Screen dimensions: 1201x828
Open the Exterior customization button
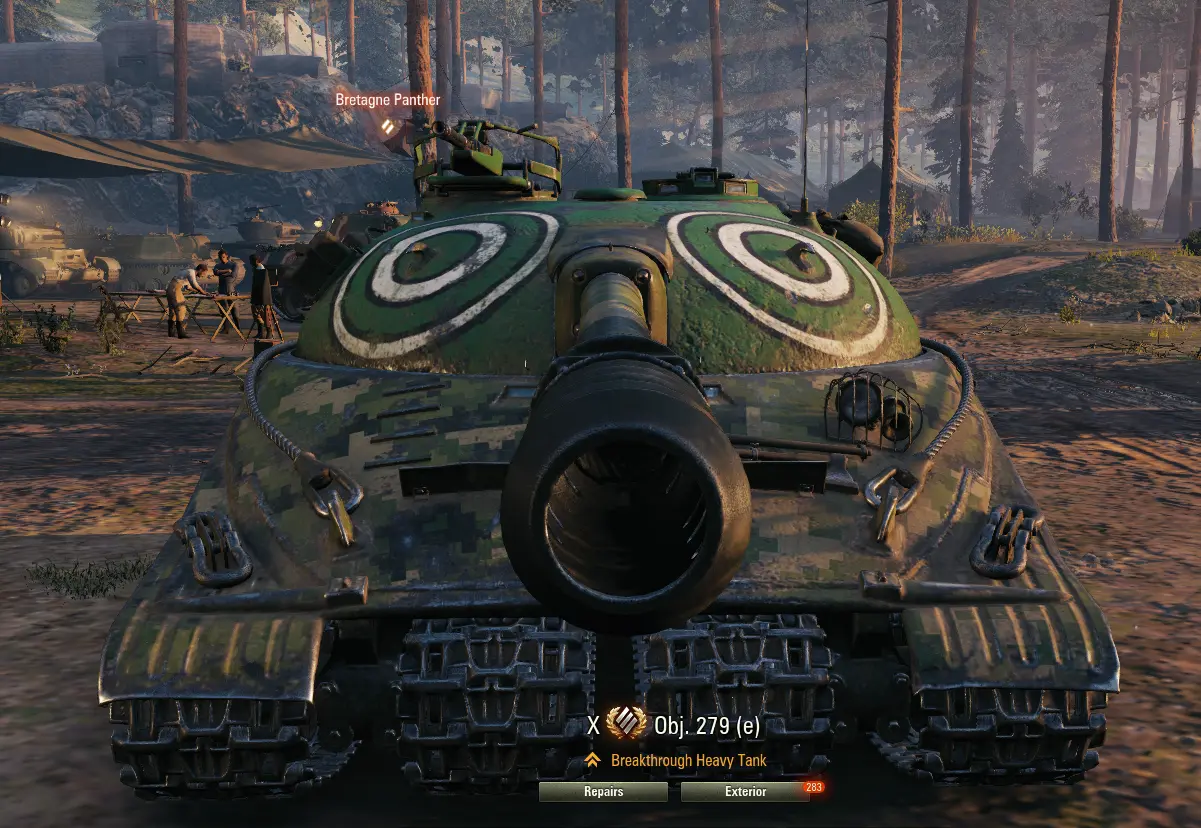745,792
